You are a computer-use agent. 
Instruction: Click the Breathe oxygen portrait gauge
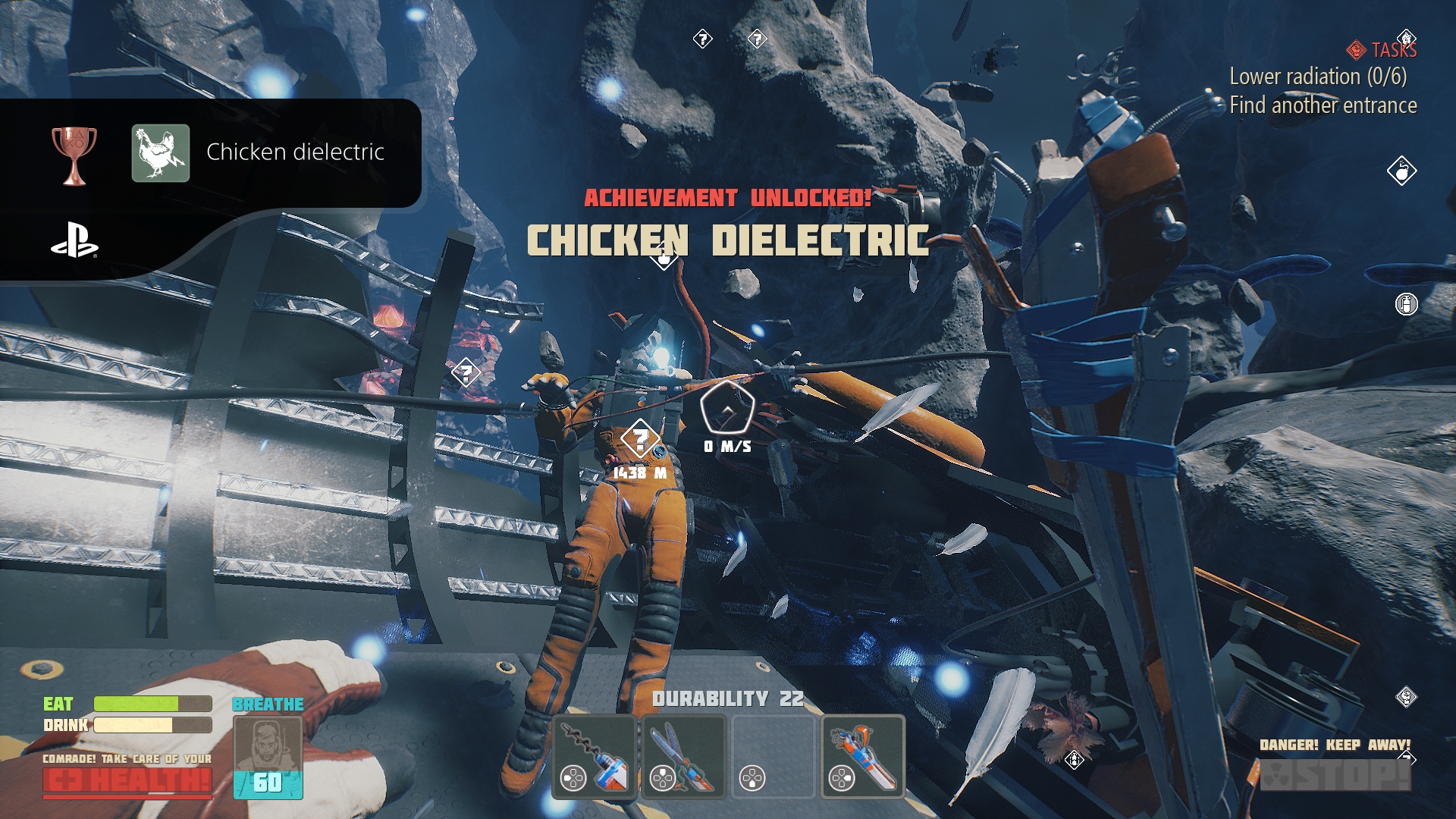tap(268, 757)
